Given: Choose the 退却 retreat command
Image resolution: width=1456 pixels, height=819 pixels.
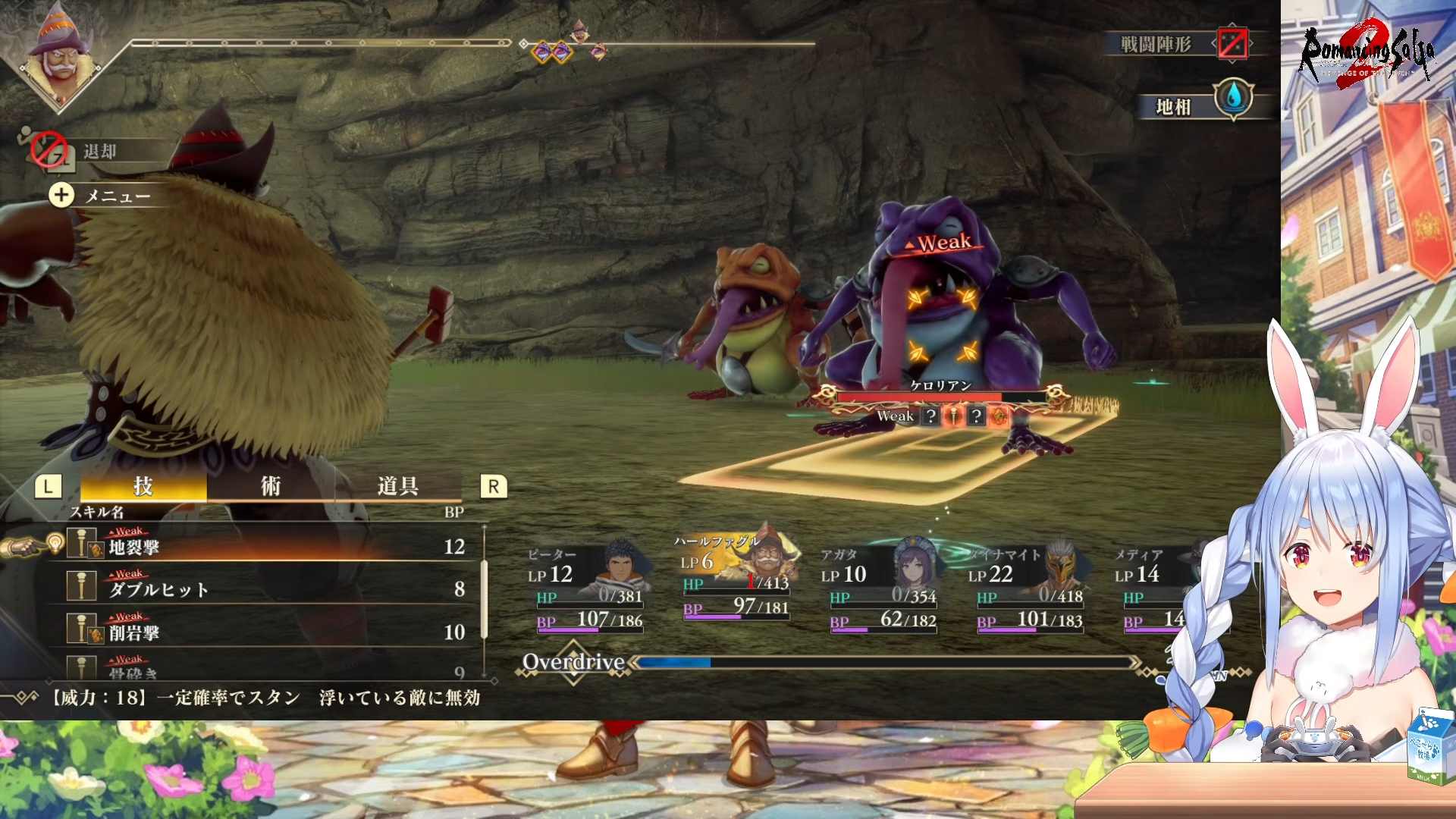Looking at the screenshot, I should click(x=99, y=151).
